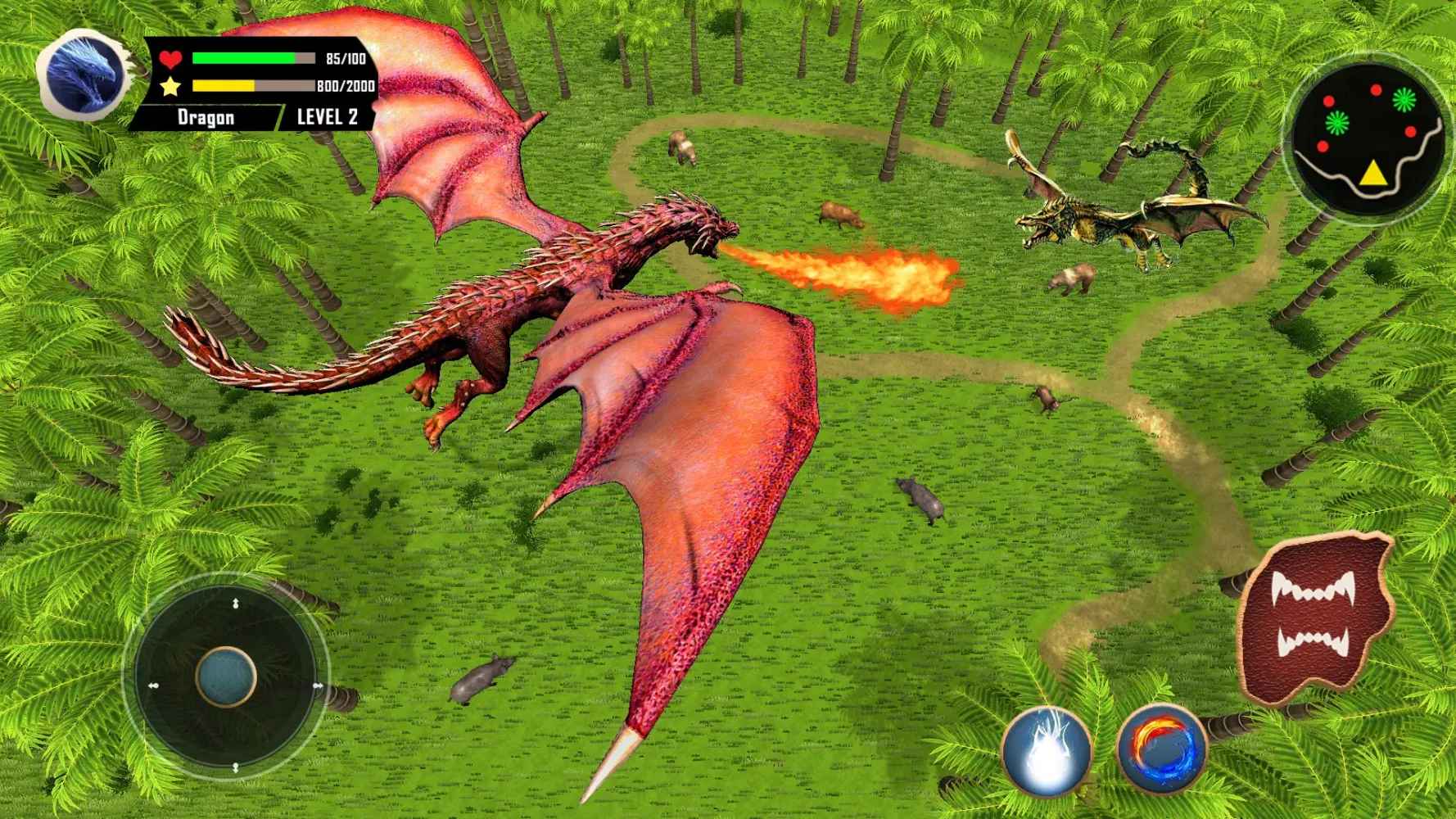Click the 85/100 health readout

point(341,57)
